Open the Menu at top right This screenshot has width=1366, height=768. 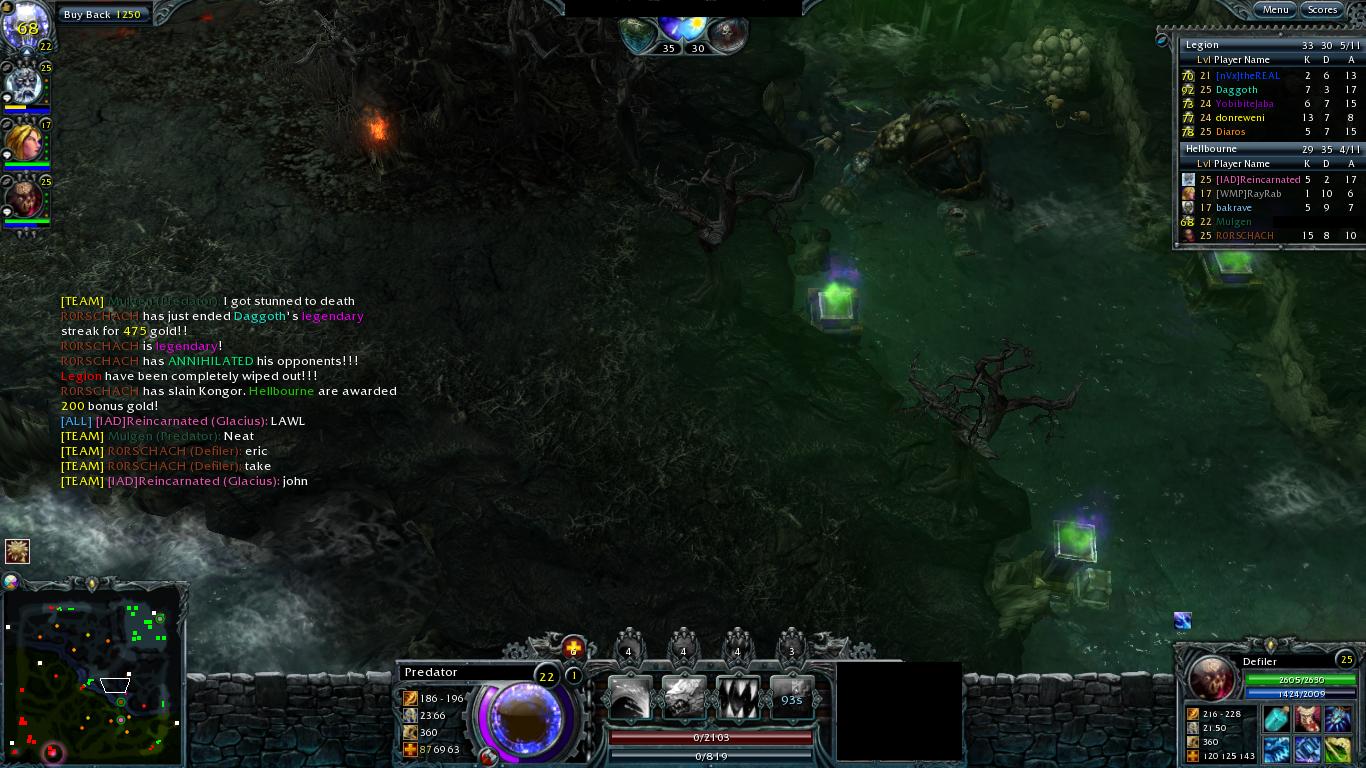[1275, 9]
